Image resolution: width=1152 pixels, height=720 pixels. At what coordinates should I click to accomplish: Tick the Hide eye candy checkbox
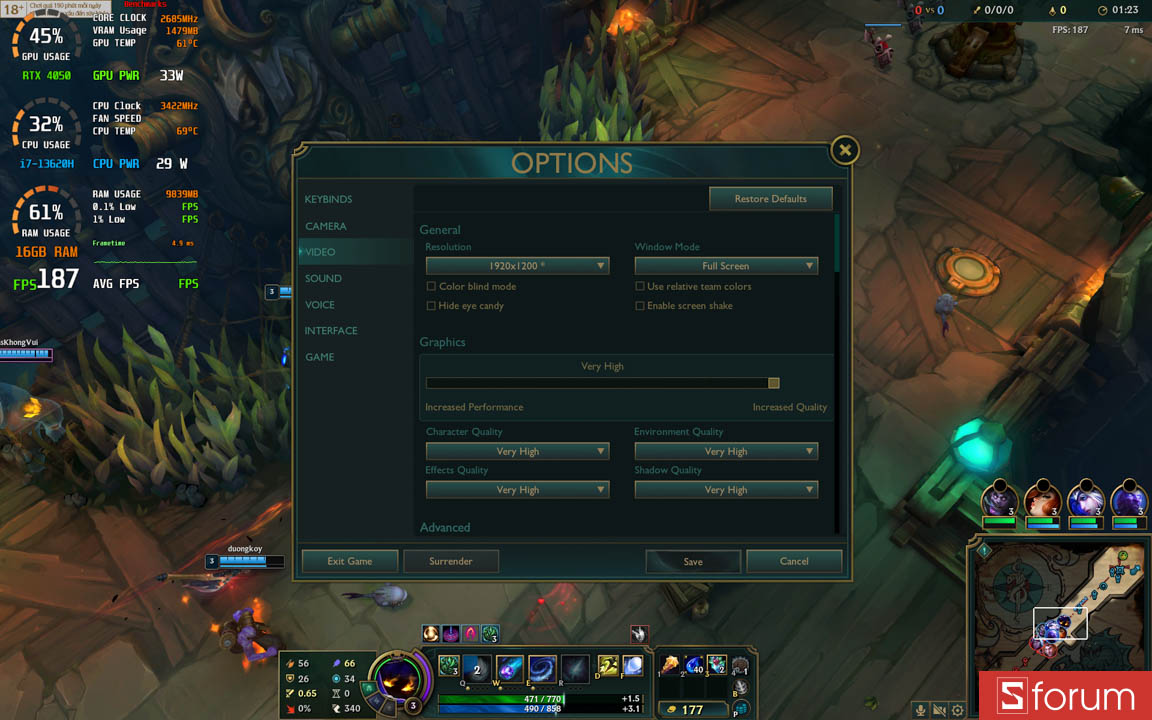click(x=431, y=306)
